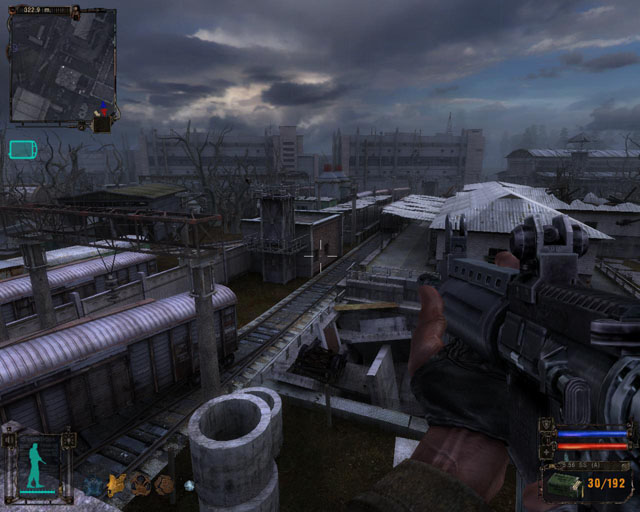Open the minimap in the corner
Viewport: 640px width, 512px height.
click(x=62, y=66)
